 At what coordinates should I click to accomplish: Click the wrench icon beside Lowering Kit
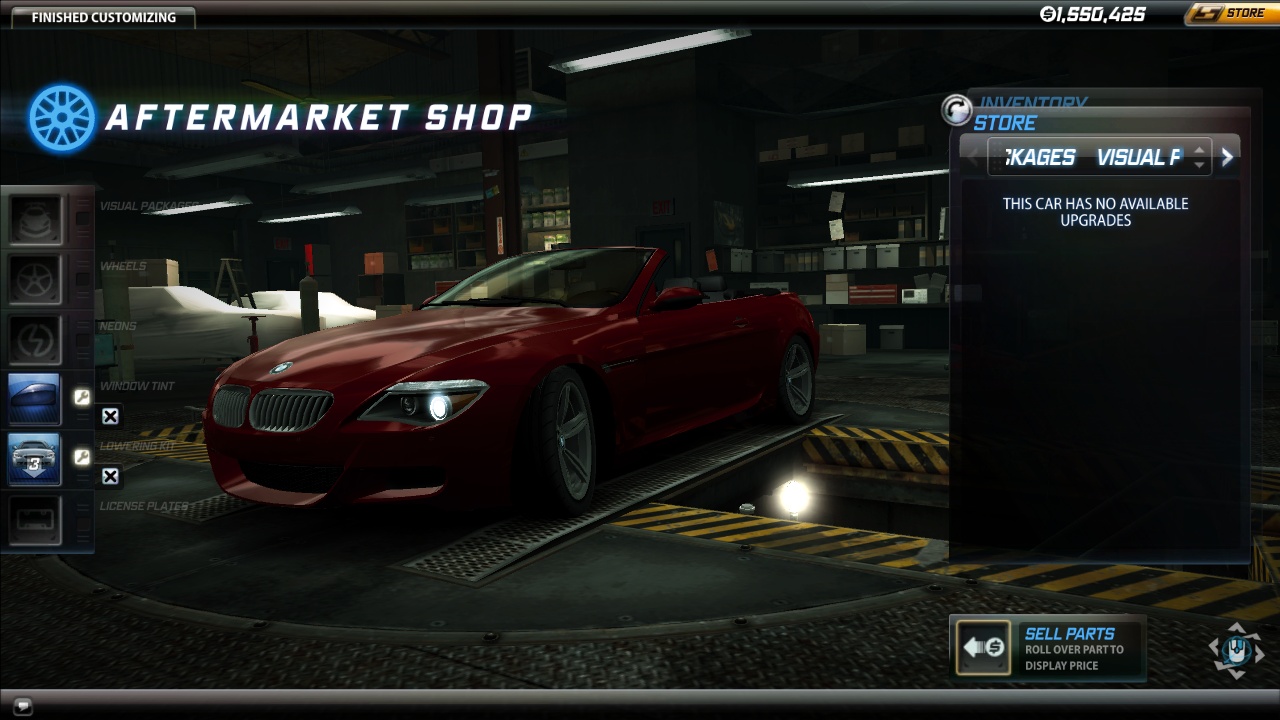[82, 458]
